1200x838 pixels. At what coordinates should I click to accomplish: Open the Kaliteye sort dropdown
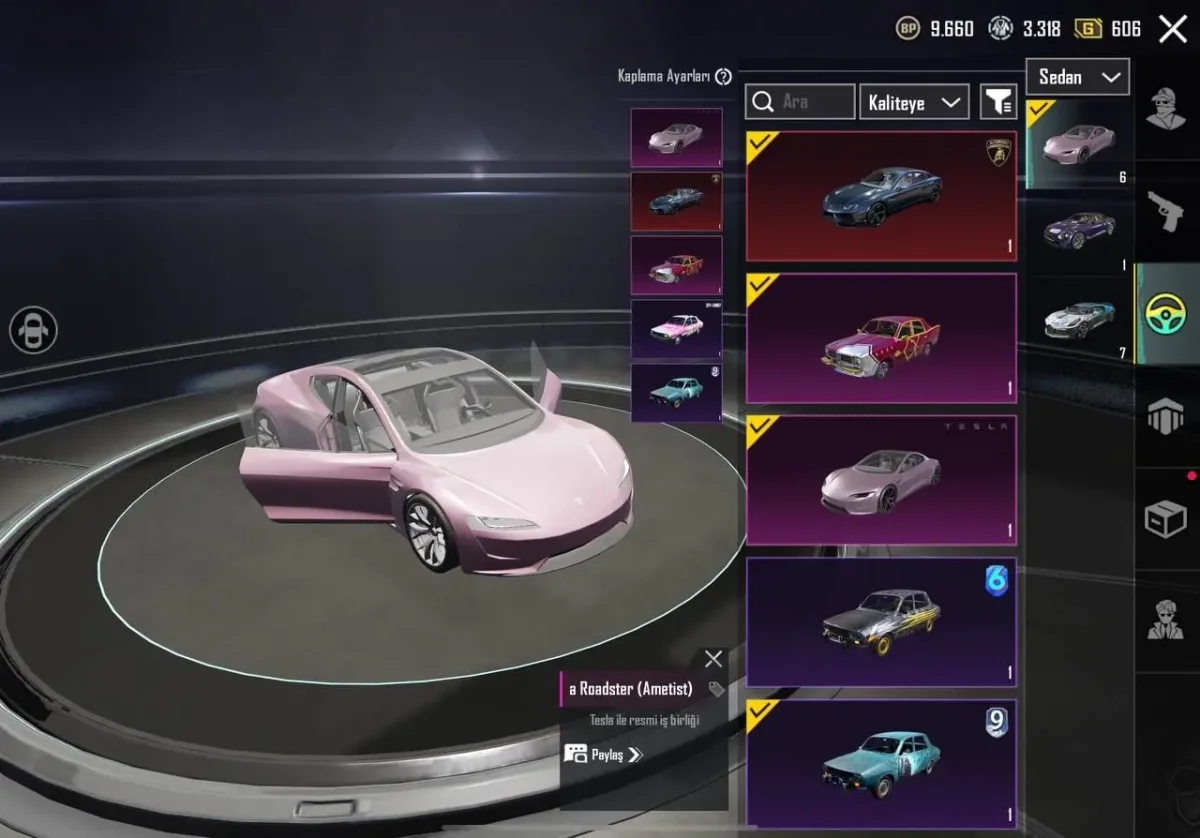(x=914, y=102)
